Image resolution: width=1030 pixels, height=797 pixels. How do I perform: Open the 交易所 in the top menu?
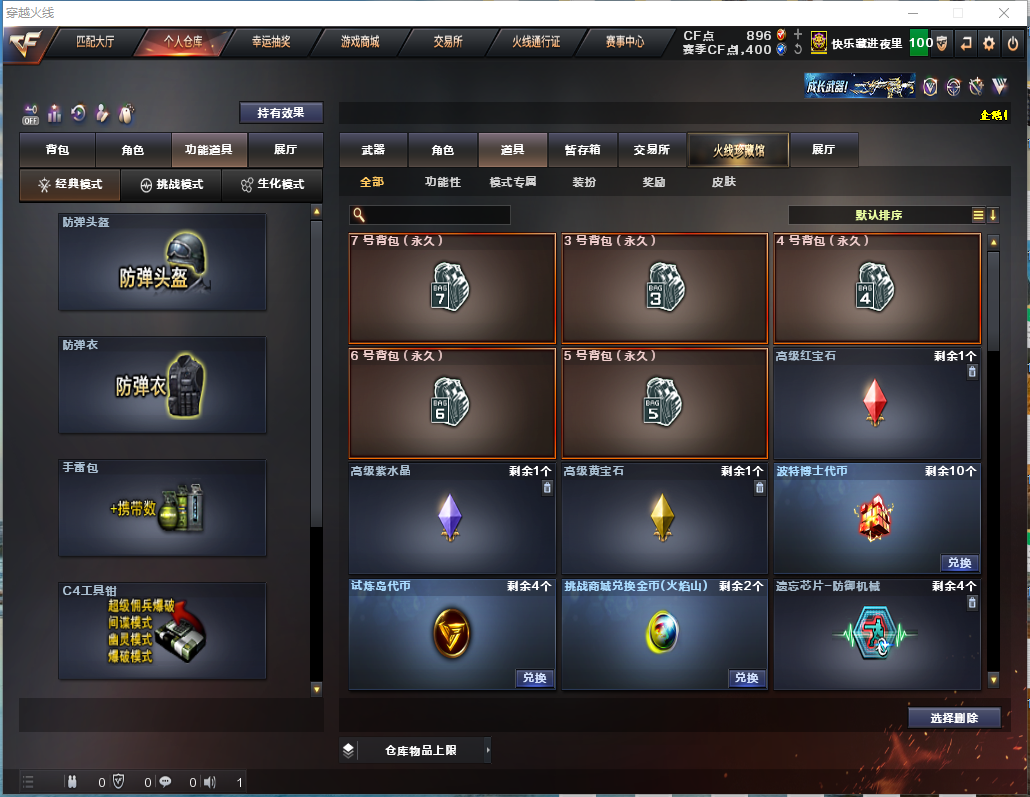point(448,42)
